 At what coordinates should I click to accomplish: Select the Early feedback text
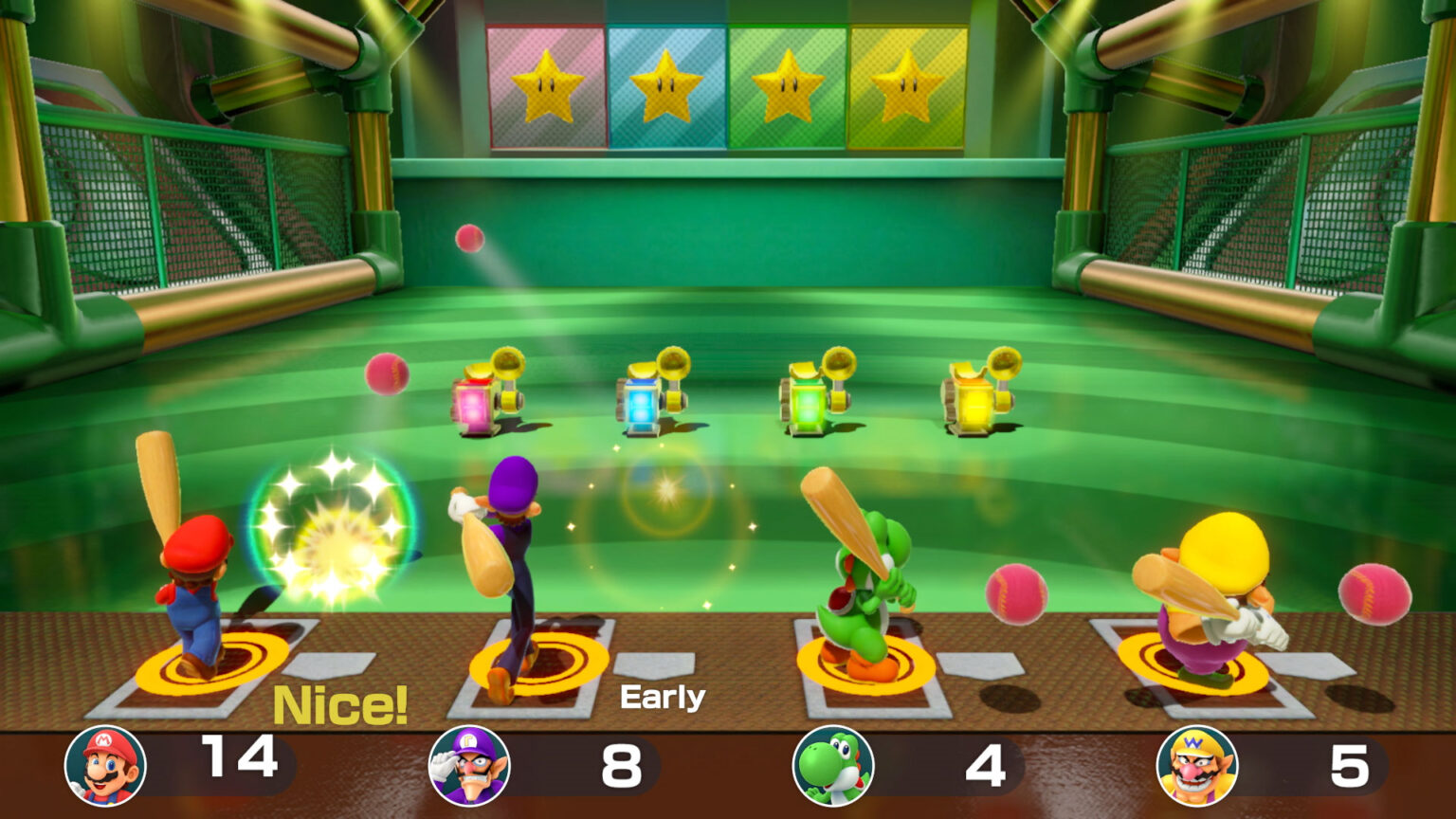click(x=662, y=696)
